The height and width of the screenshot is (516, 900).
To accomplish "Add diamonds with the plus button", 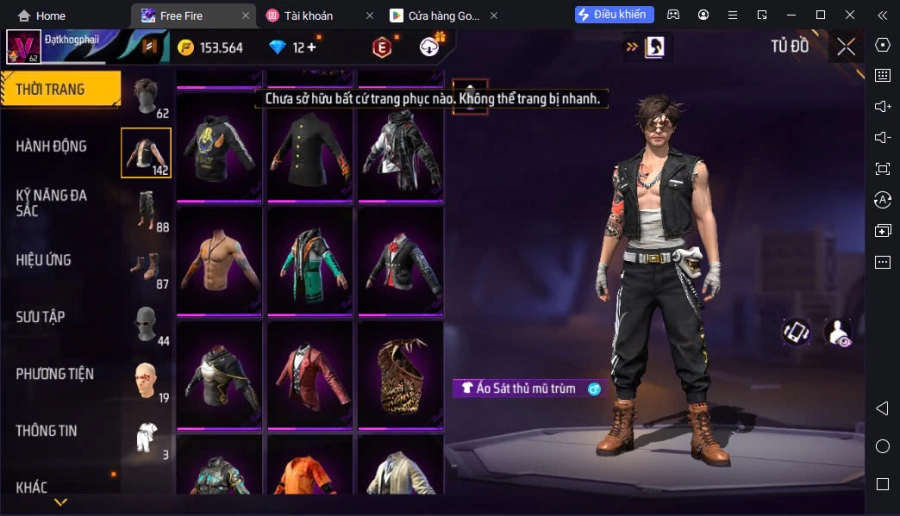I will click(x=311, y=47).
